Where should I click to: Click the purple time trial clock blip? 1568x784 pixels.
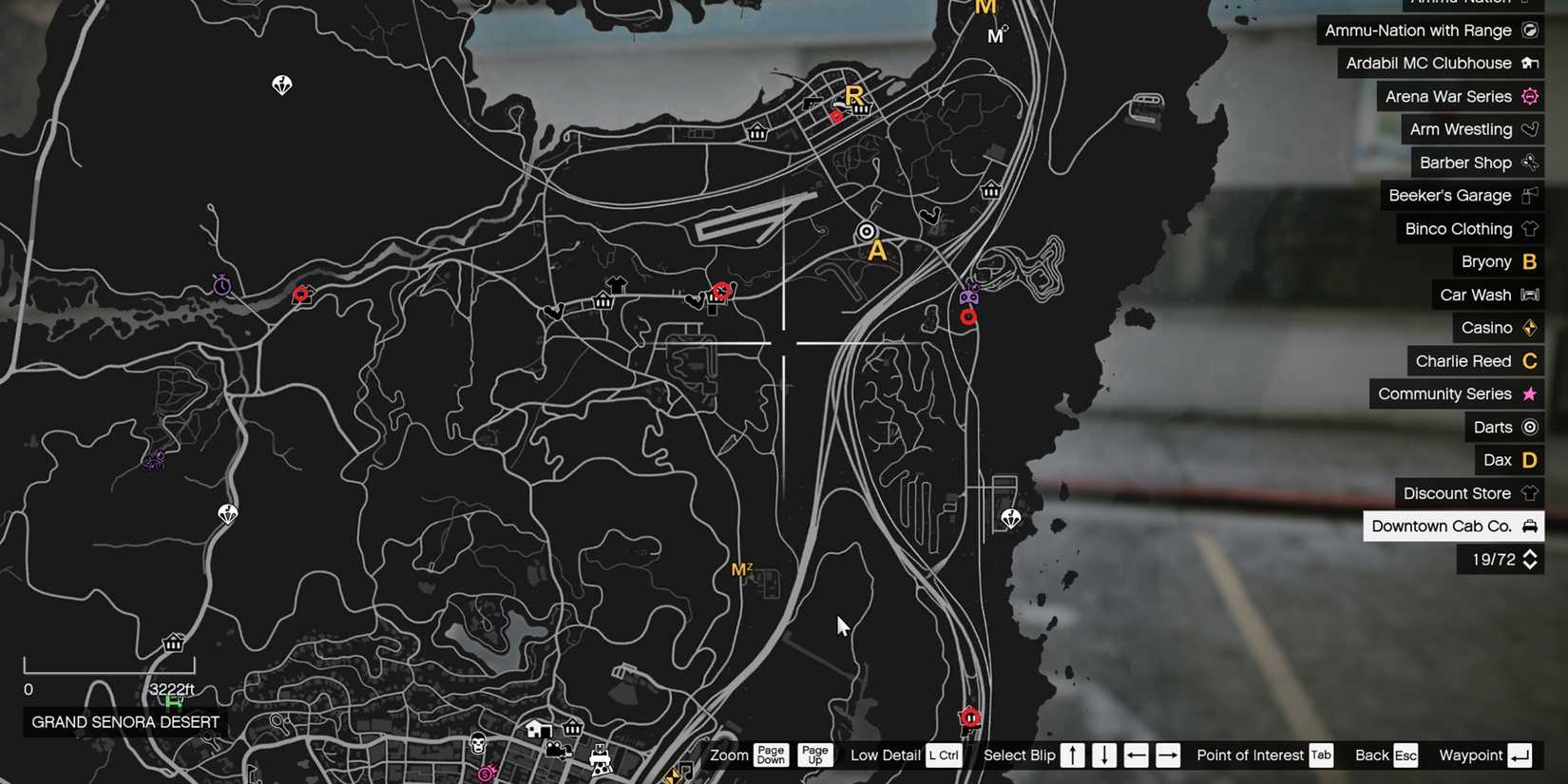(220, 283)
